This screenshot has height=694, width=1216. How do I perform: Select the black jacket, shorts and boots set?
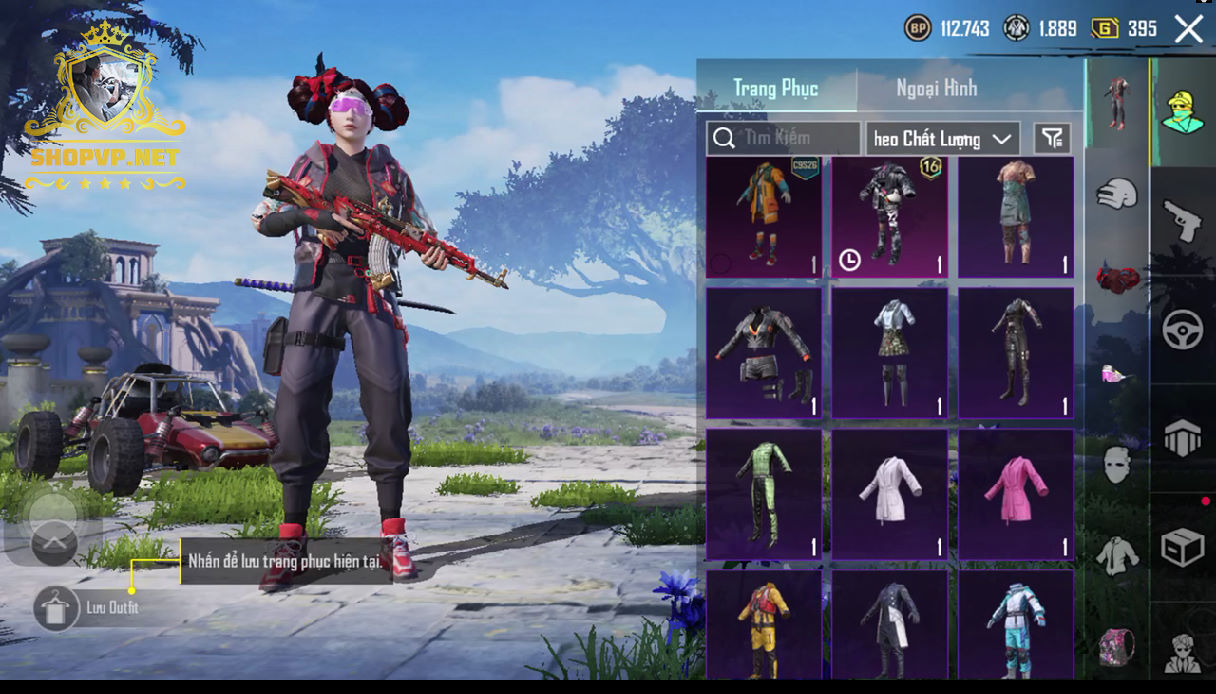point(764,354)
